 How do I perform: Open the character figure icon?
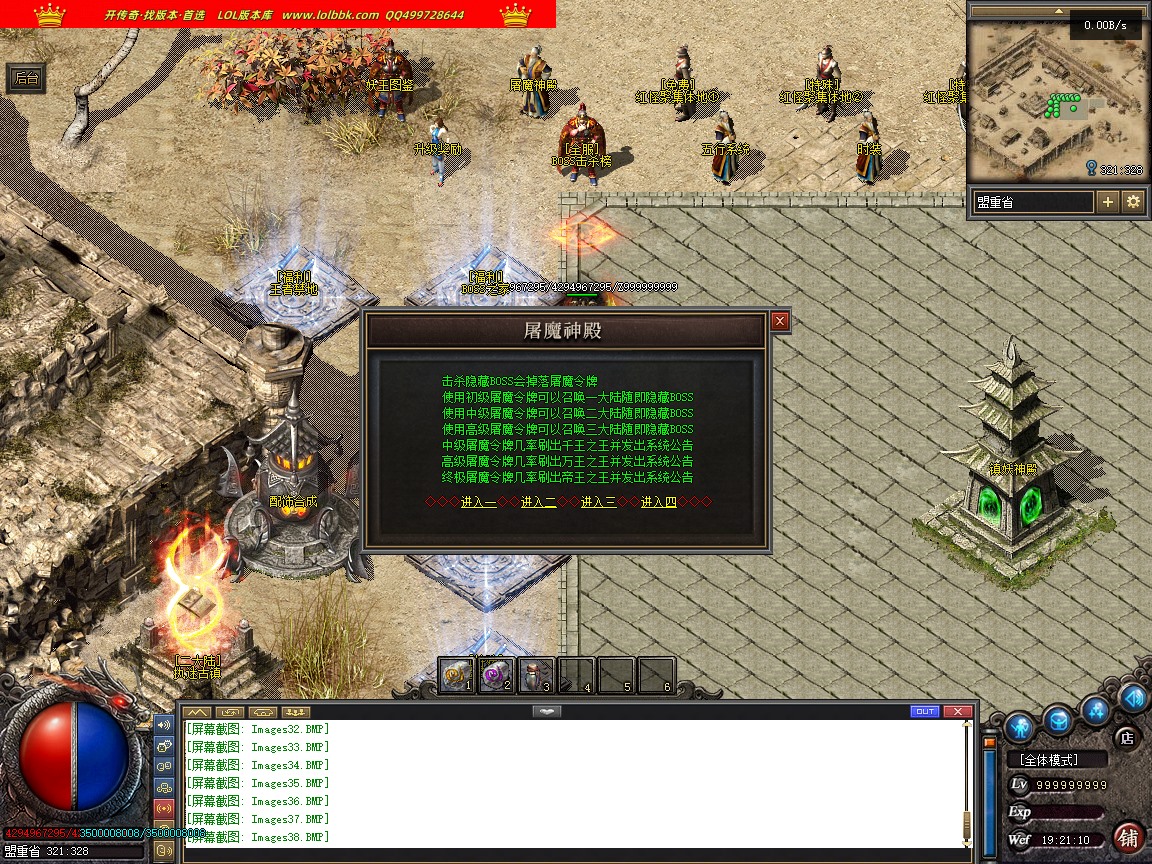tap(1020, 725)
